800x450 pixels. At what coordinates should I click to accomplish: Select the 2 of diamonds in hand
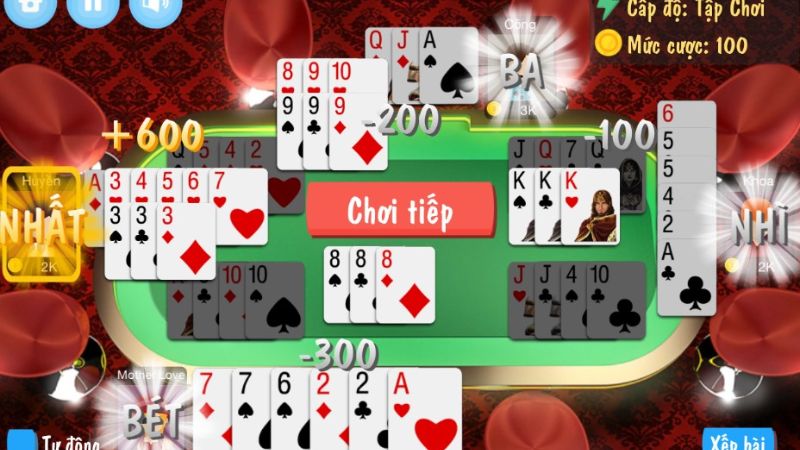pos(325,410)
